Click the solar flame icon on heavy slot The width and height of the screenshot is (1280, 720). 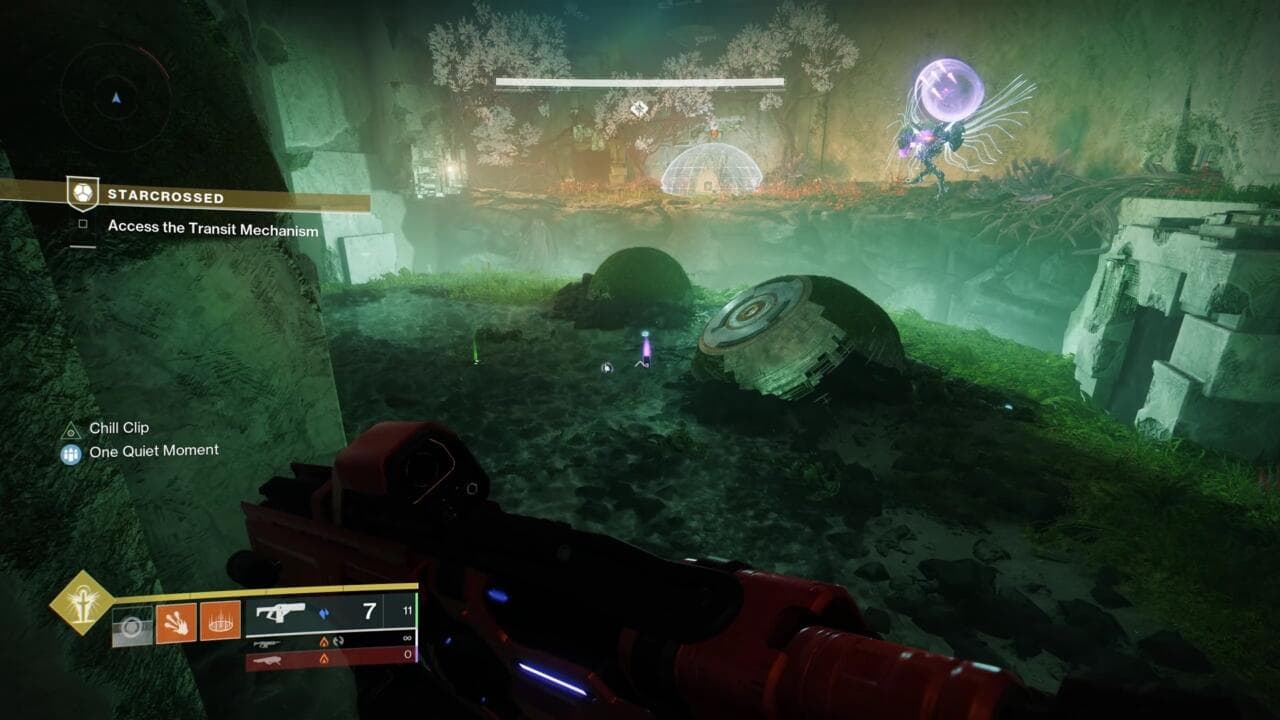pos(324,660)
